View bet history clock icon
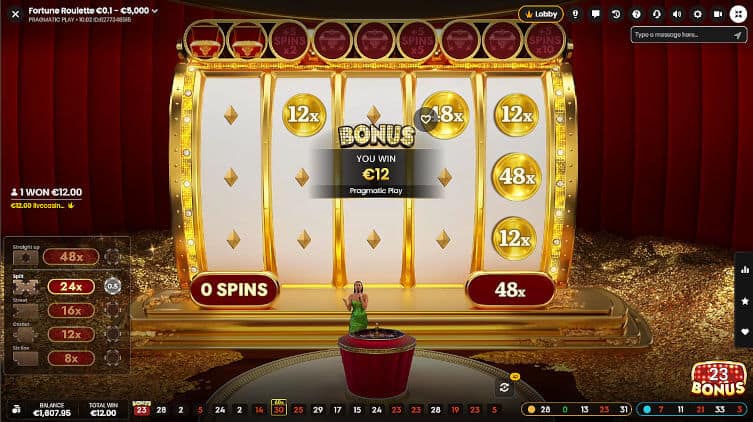This screenshot has height=422, width=753. pos(616,14)
